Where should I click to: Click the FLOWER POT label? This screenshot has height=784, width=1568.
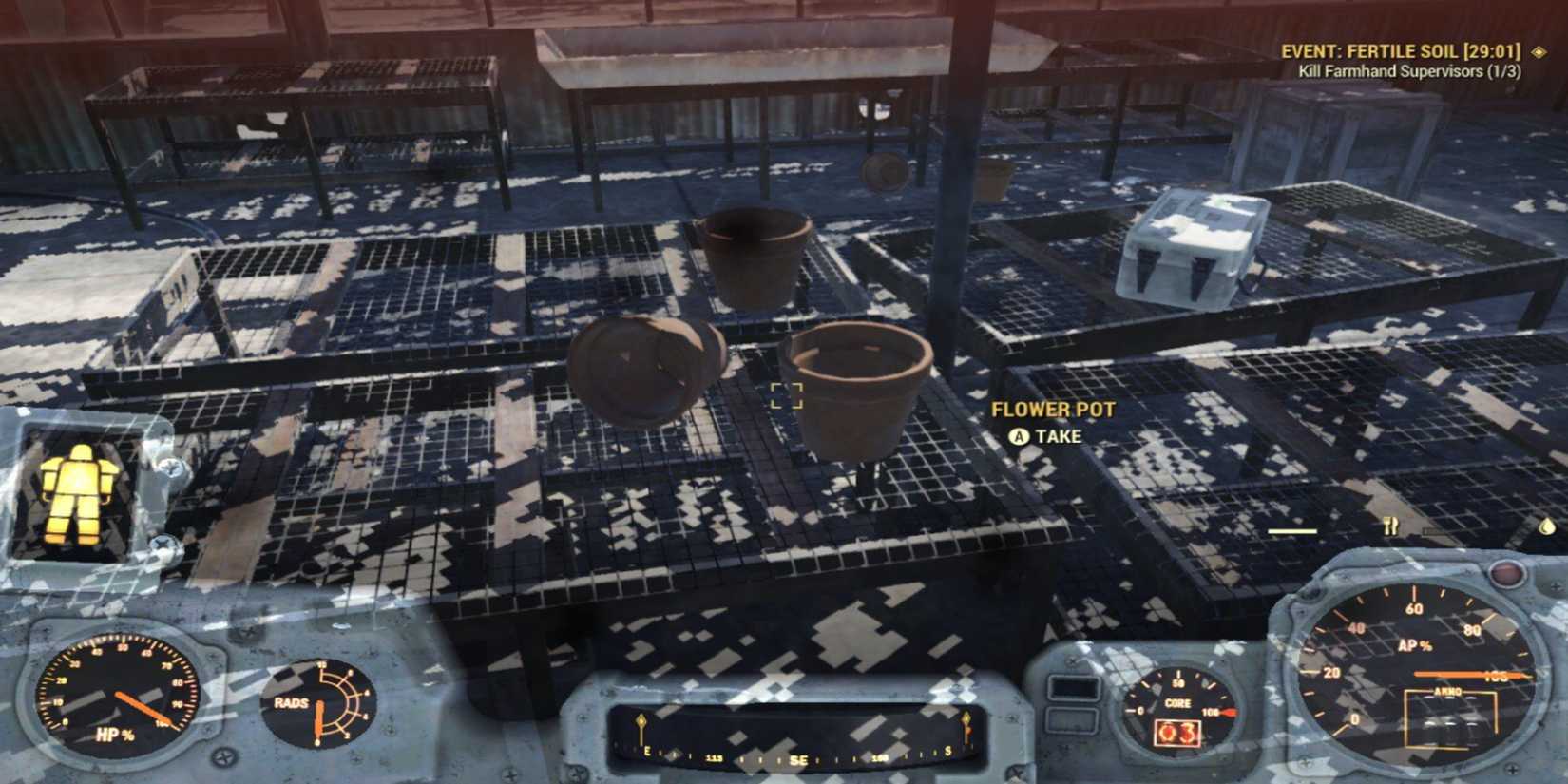tap(1053, 409)
